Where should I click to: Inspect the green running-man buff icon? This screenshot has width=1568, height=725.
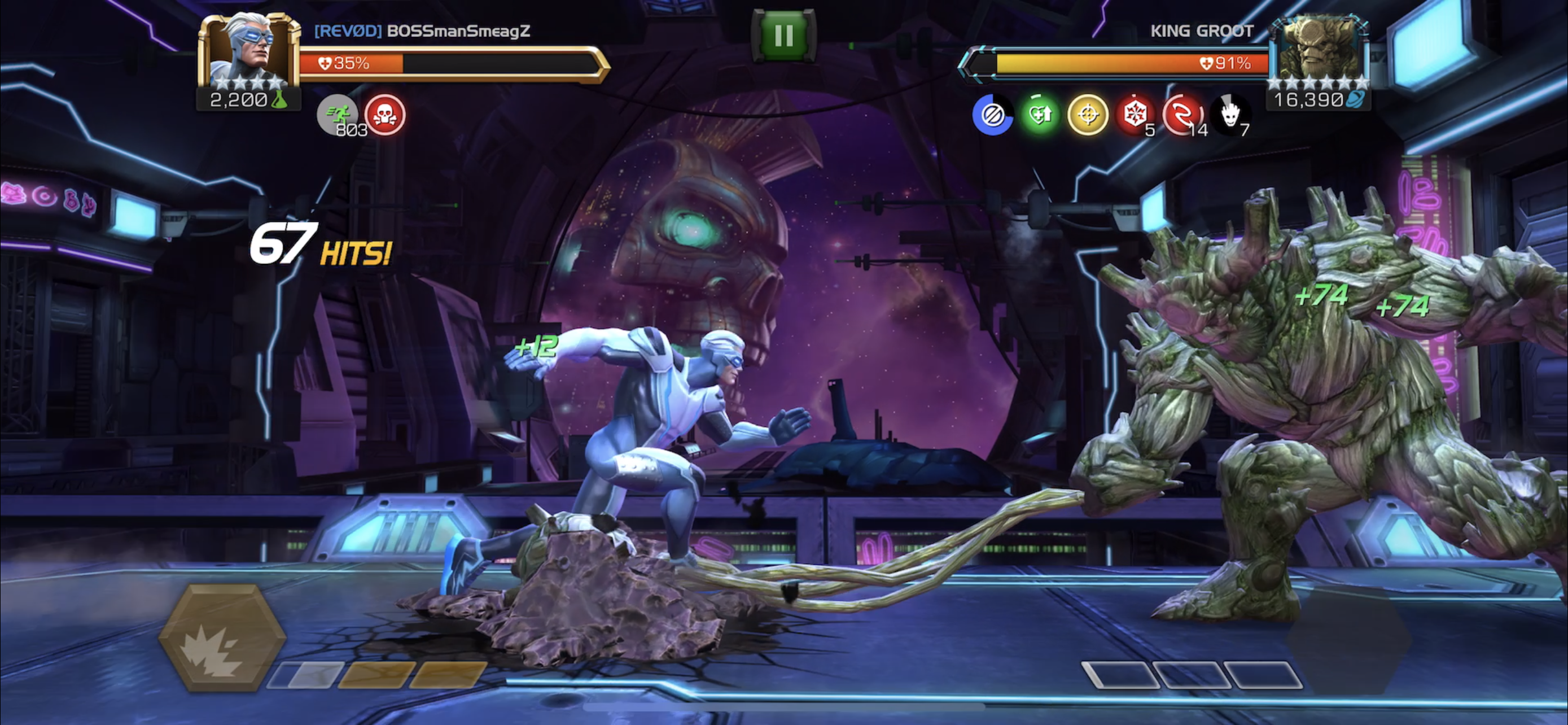pos(337,115)
